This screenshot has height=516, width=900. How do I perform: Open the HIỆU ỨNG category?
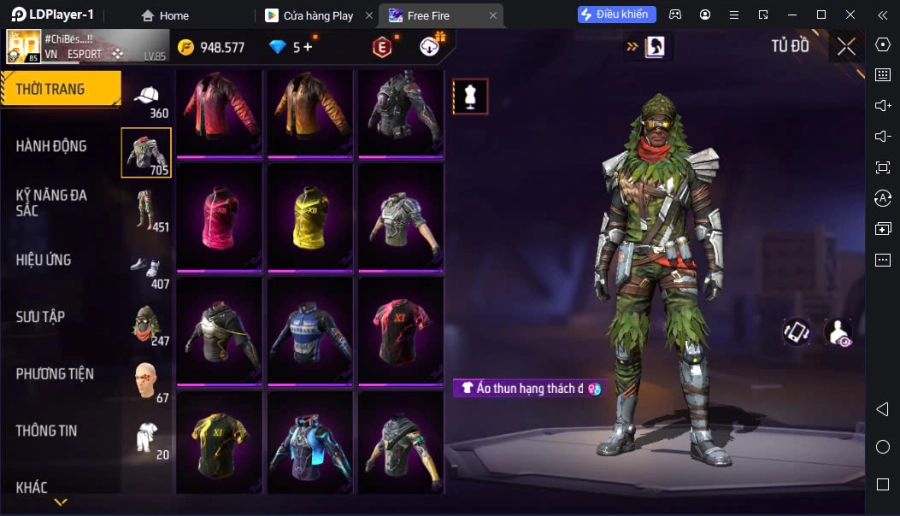[43, 260]
